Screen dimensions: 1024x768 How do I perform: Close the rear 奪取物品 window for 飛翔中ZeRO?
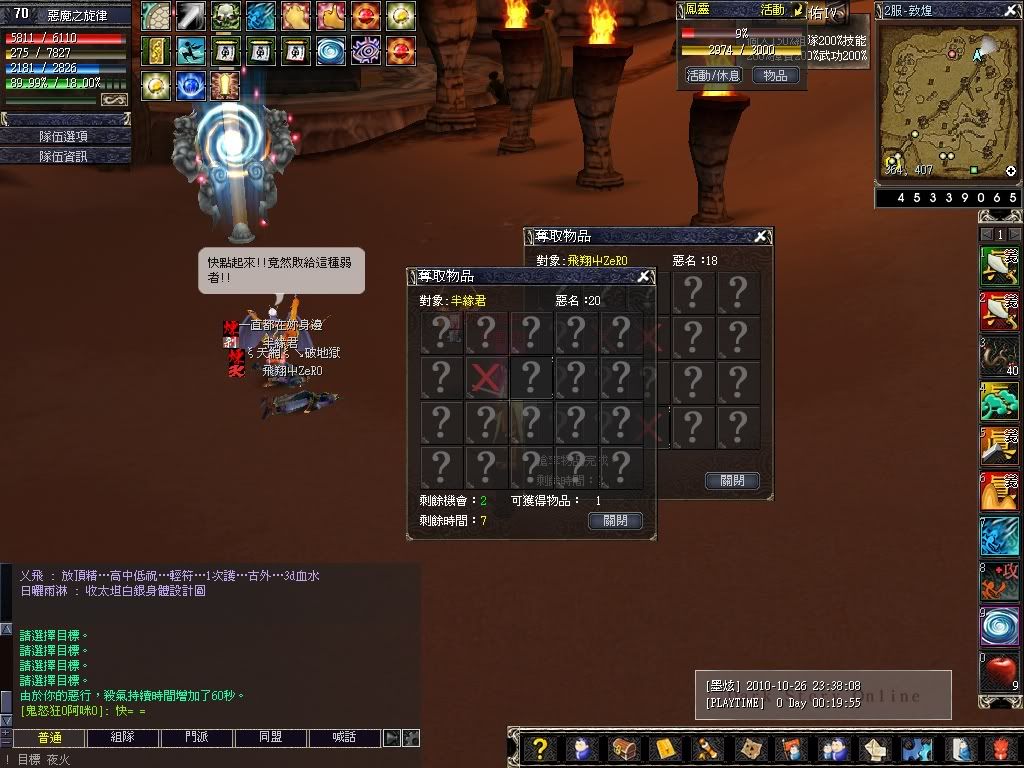(761, 237)
